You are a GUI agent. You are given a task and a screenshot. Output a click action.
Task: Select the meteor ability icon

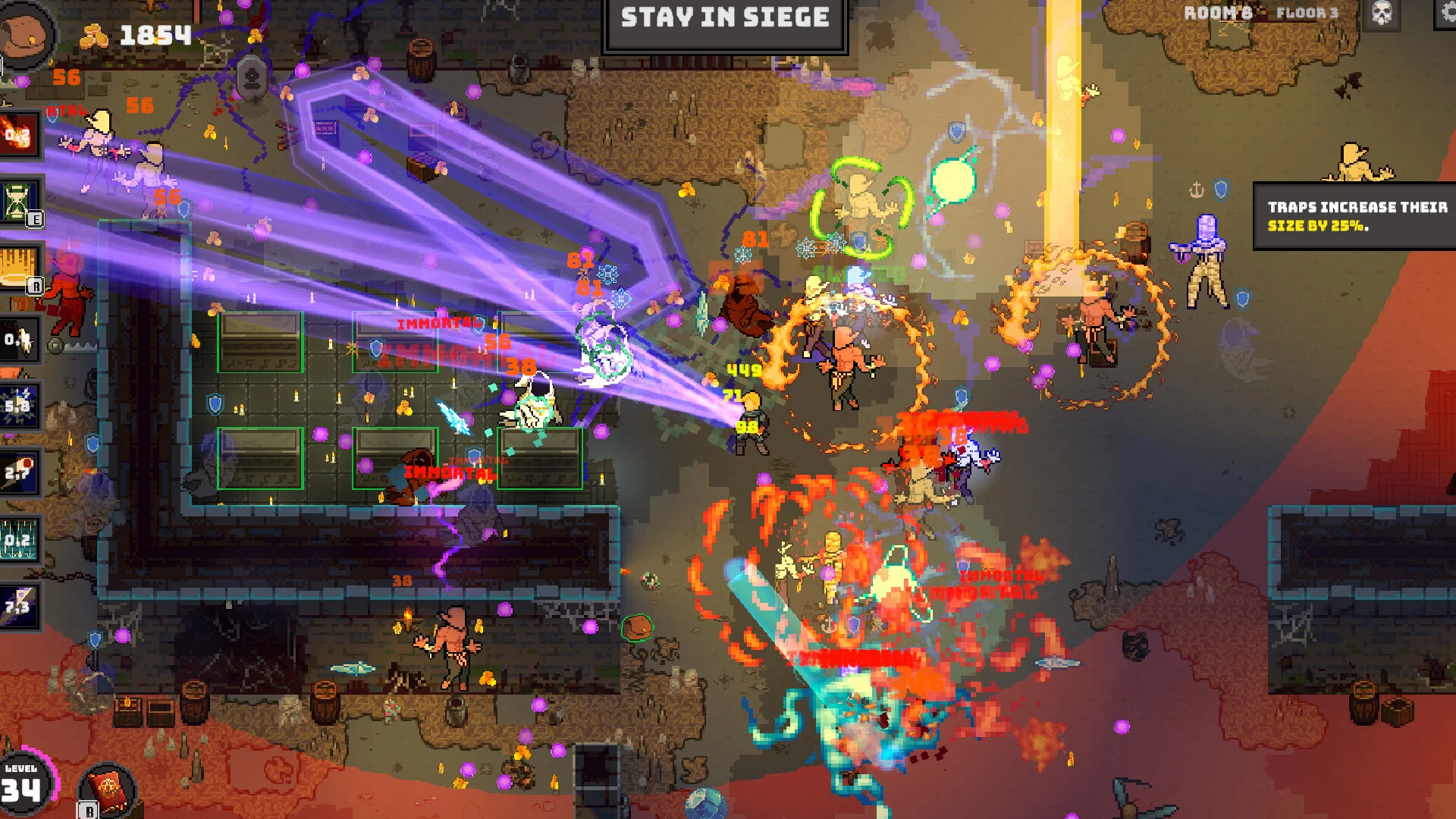18,472
